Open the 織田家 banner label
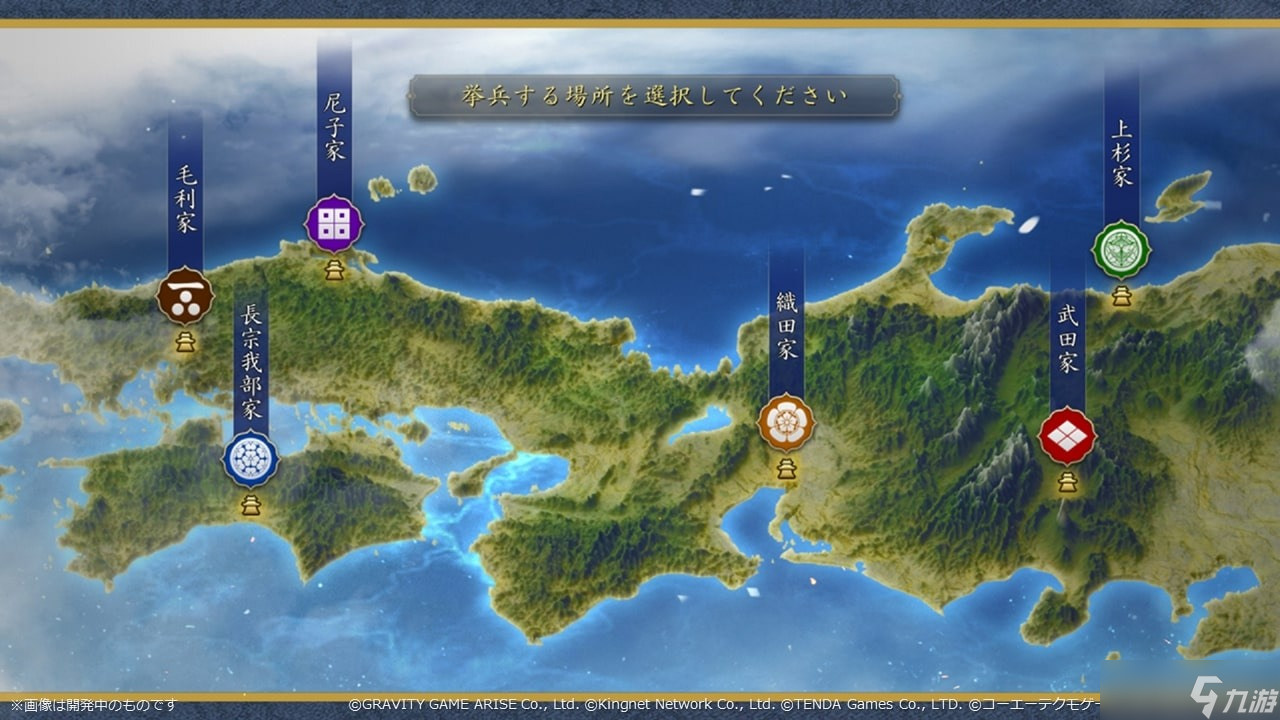Viewport: 1280px width, 720px height. [786, 322]
